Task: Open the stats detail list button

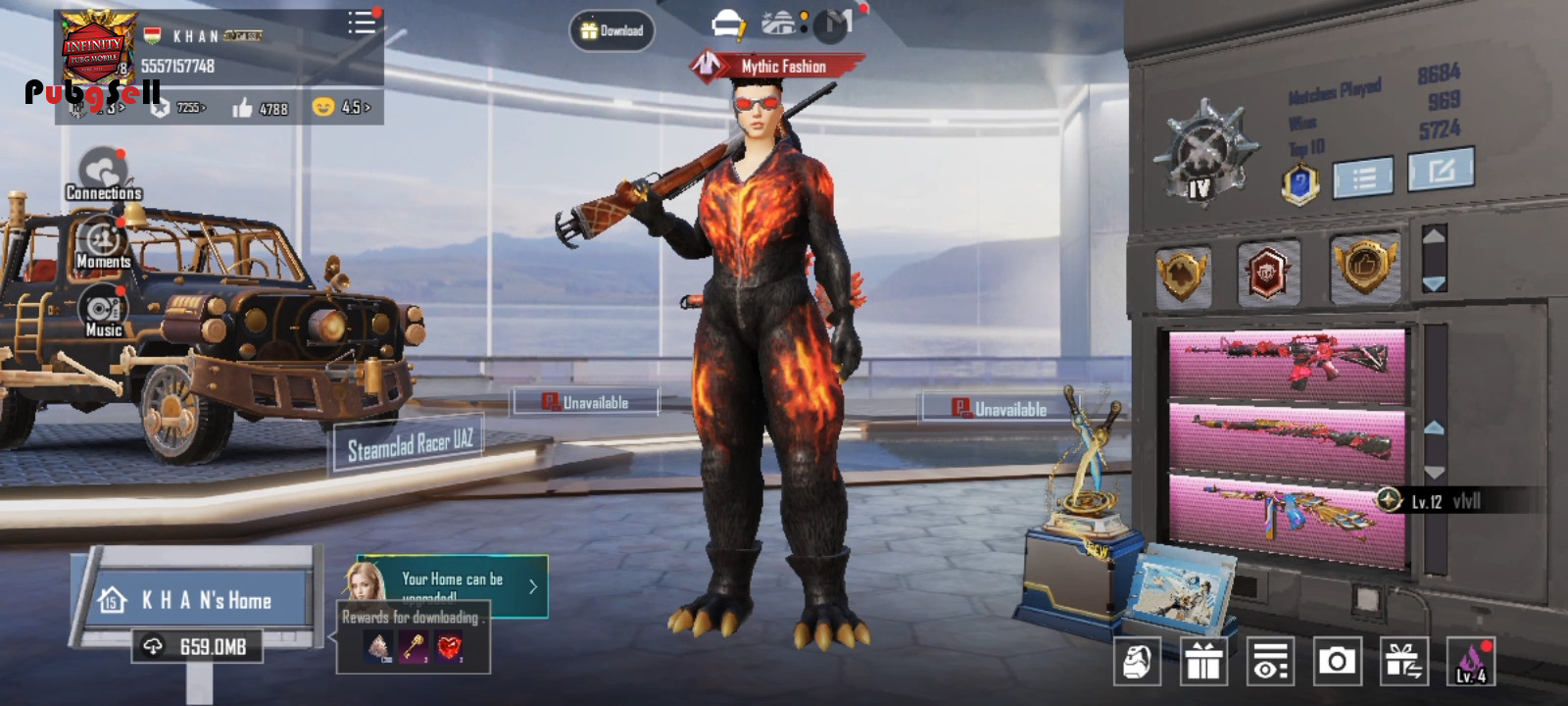Action: [1363, 177]
